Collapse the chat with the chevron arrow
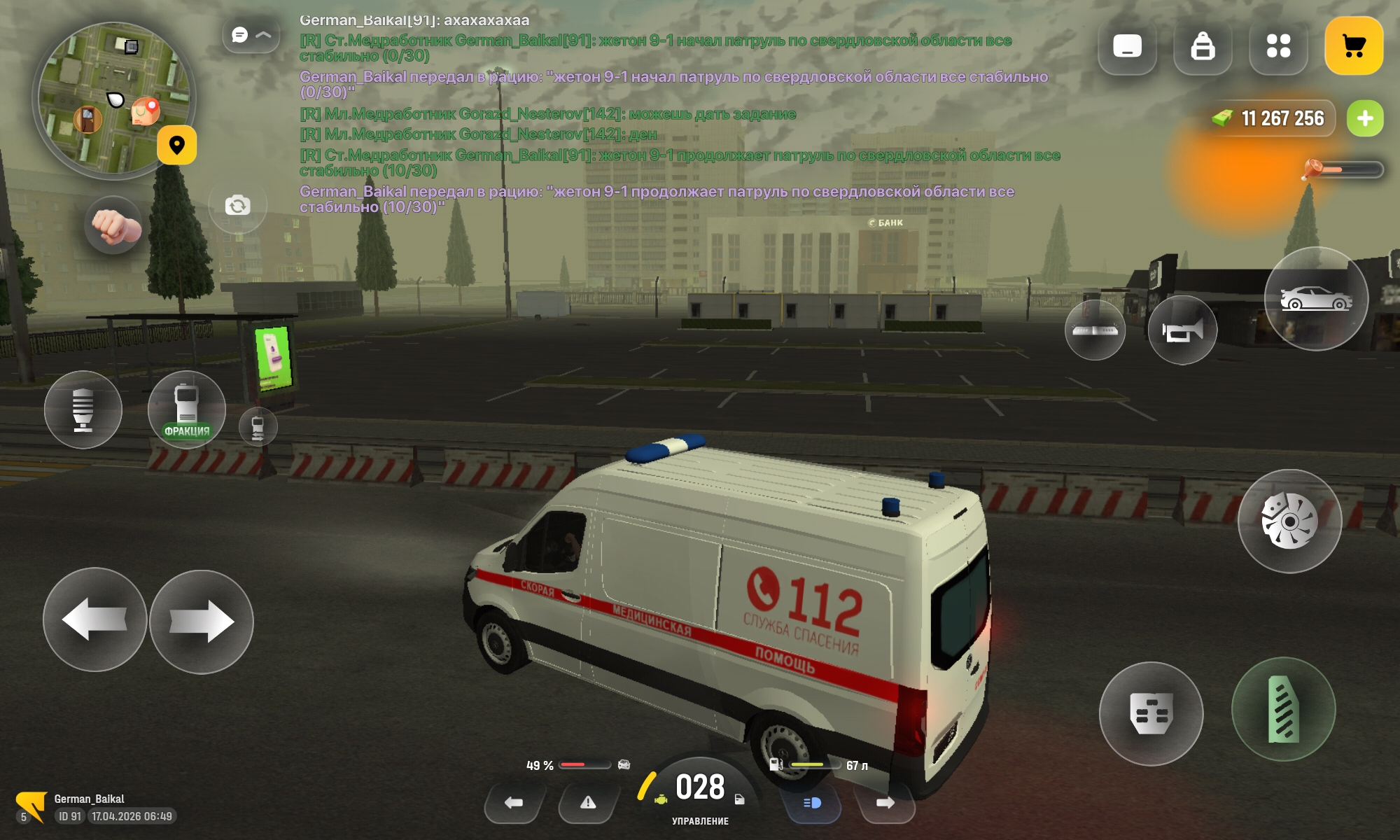 tap(263, 33)
